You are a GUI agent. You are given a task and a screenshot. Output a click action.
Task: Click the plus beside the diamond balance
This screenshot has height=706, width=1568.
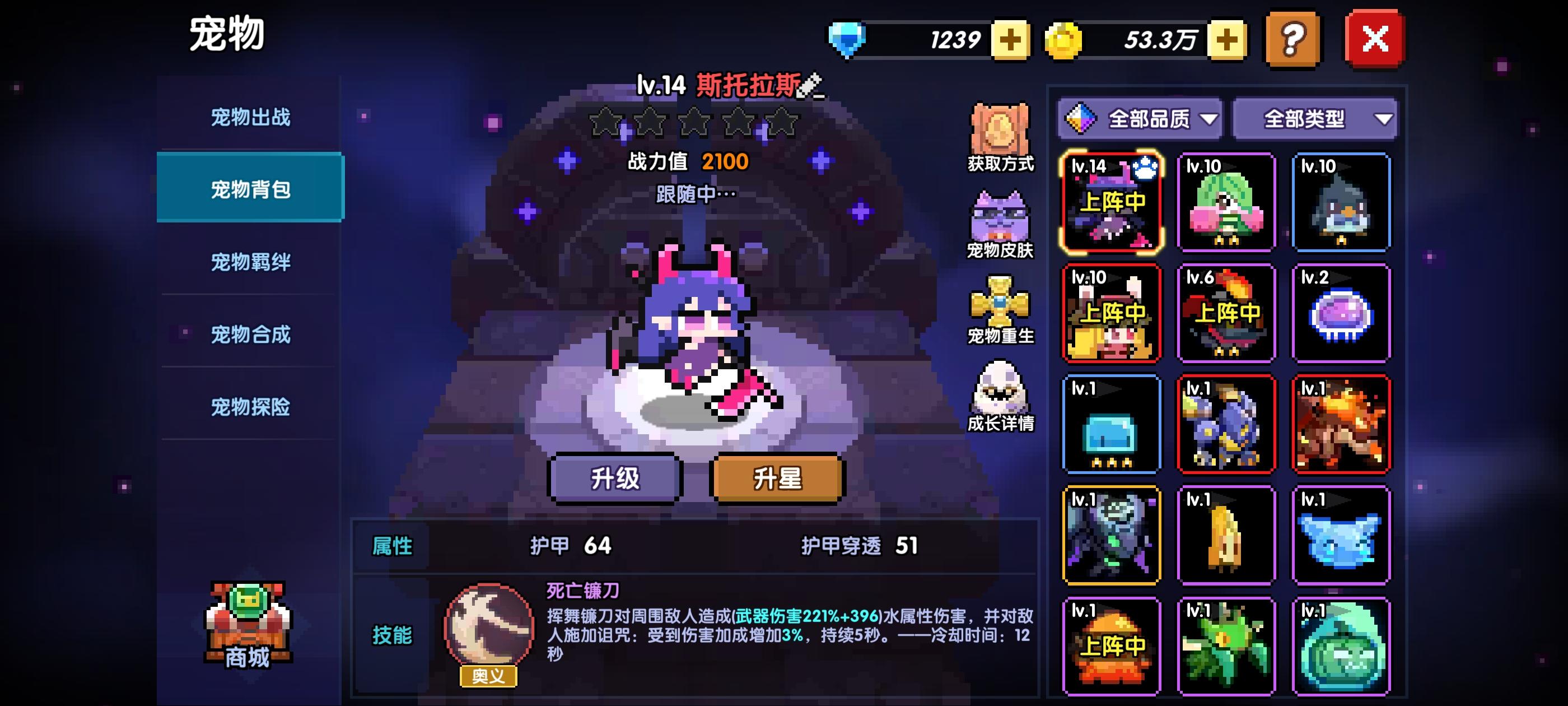[1010, 41]
